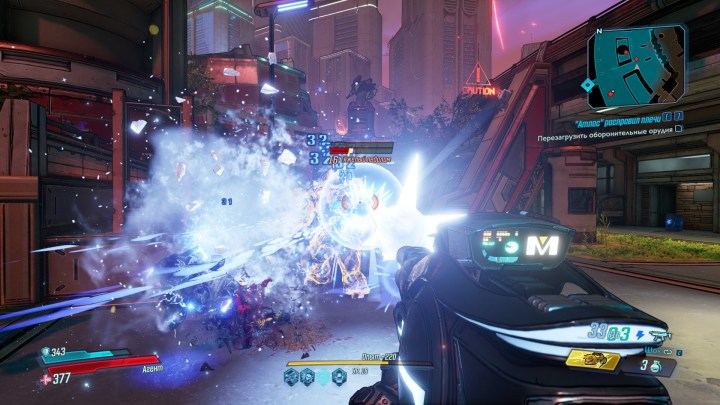Click the Перезагрузить оборонительные орудия objective checkbox
Viewport: 720px width, 405px height.
[678, 132]
